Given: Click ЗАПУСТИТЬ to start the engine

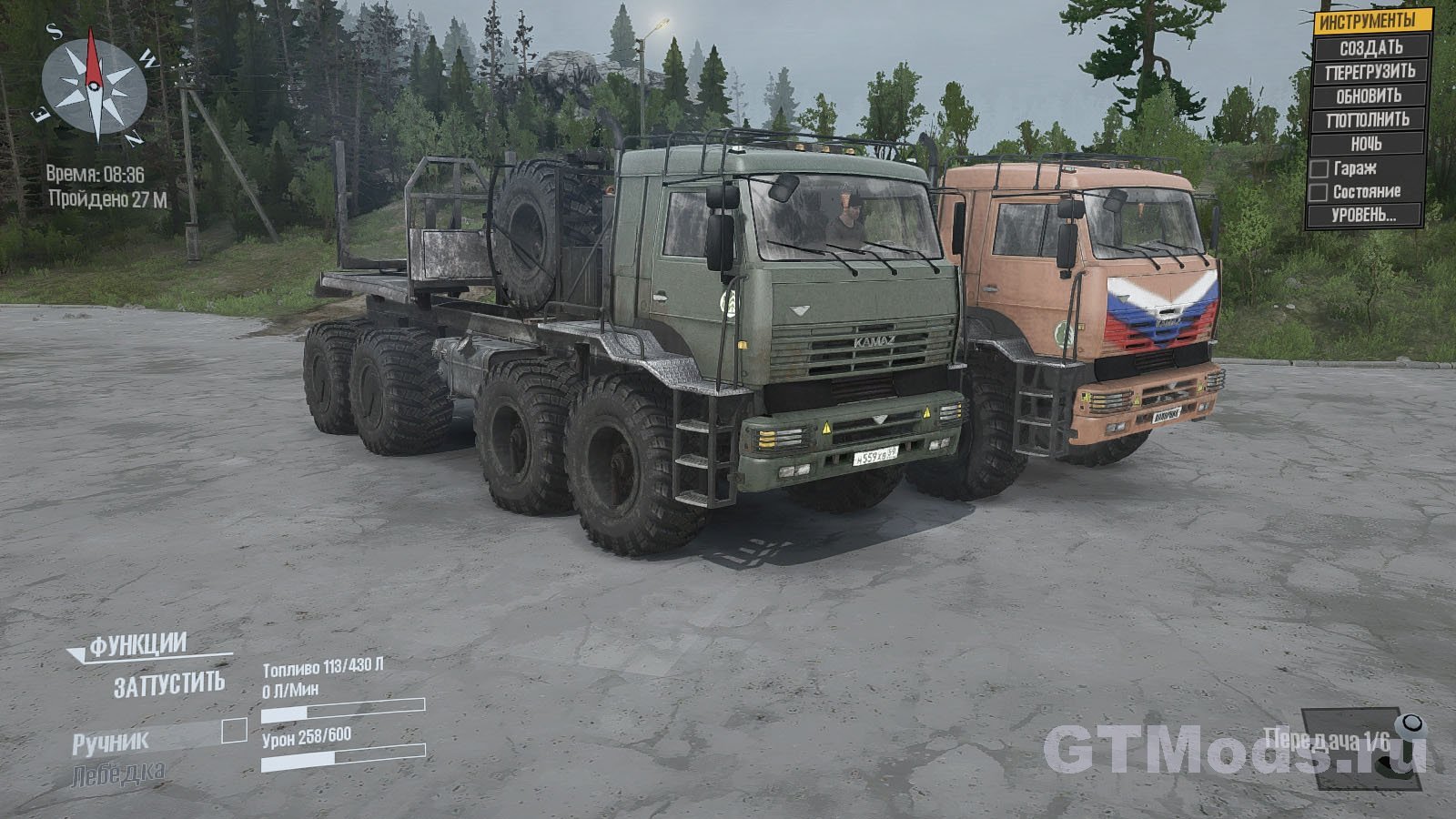Looking at the screenshot, I should click(168, 684).
